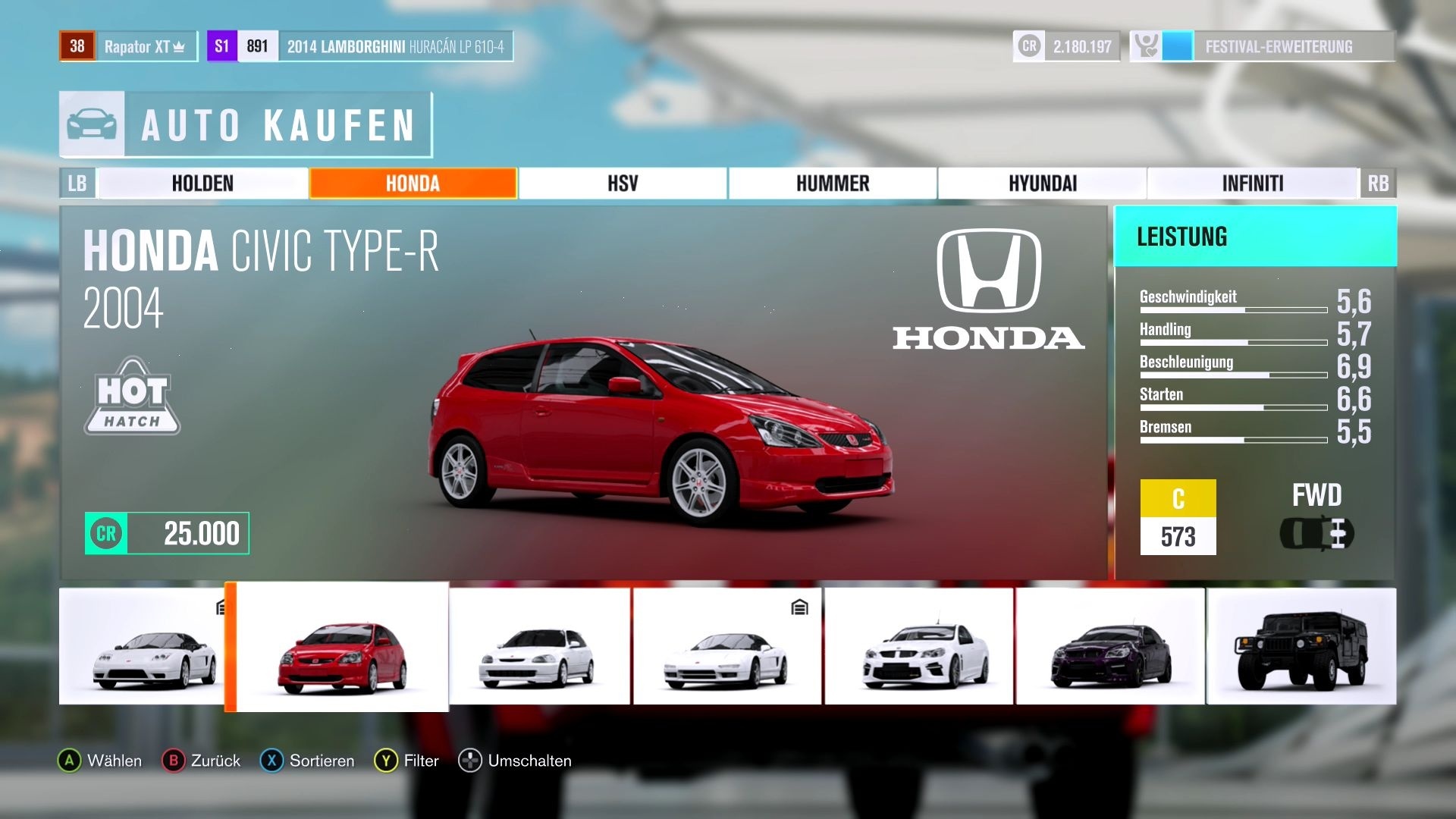
Task: Switch to the Hyundai tab
Action: click(x=1043, y=184)
